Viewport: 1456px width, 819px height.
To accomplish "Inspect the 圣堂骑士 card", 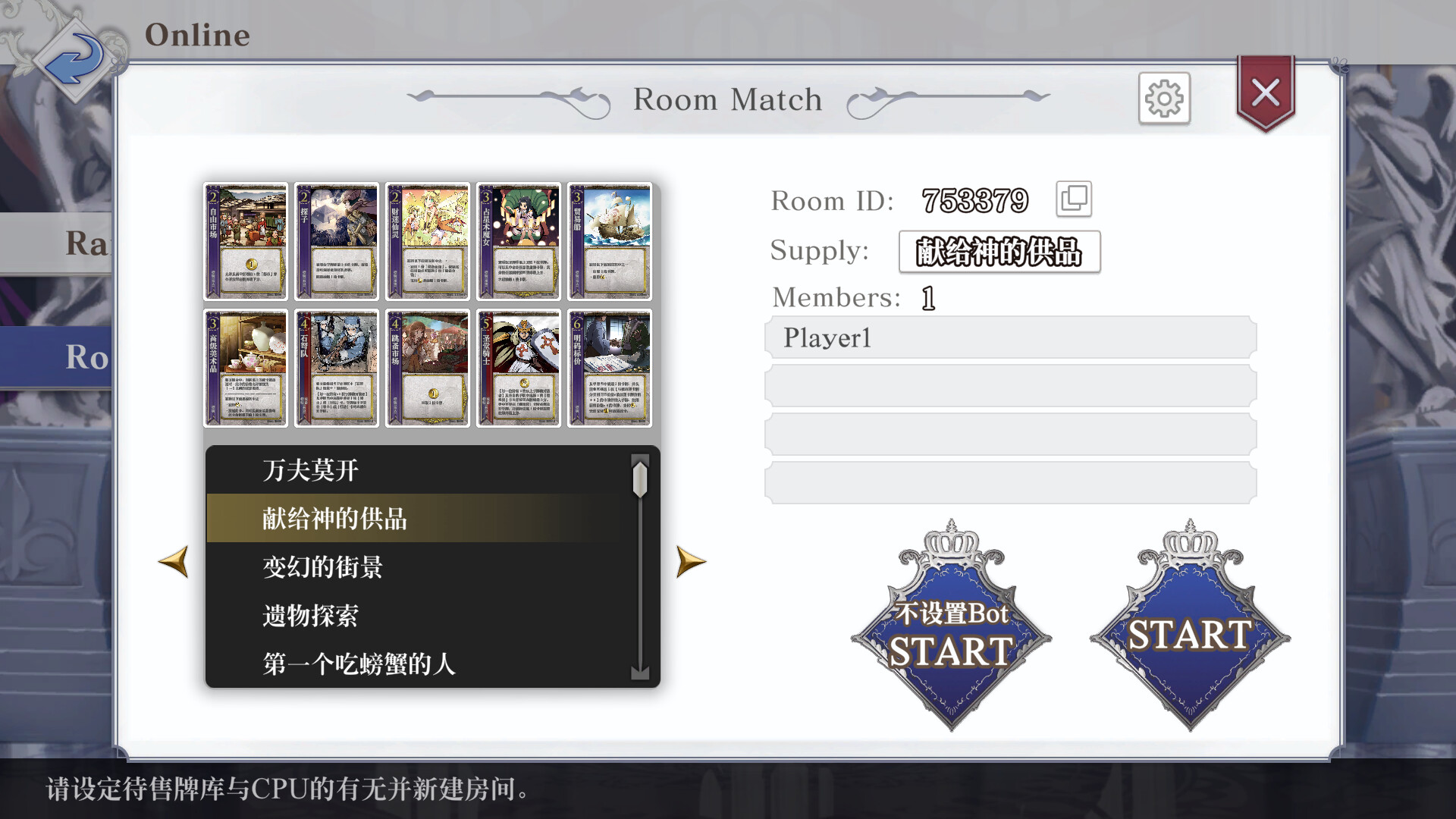I will click(x=518, y=368).
